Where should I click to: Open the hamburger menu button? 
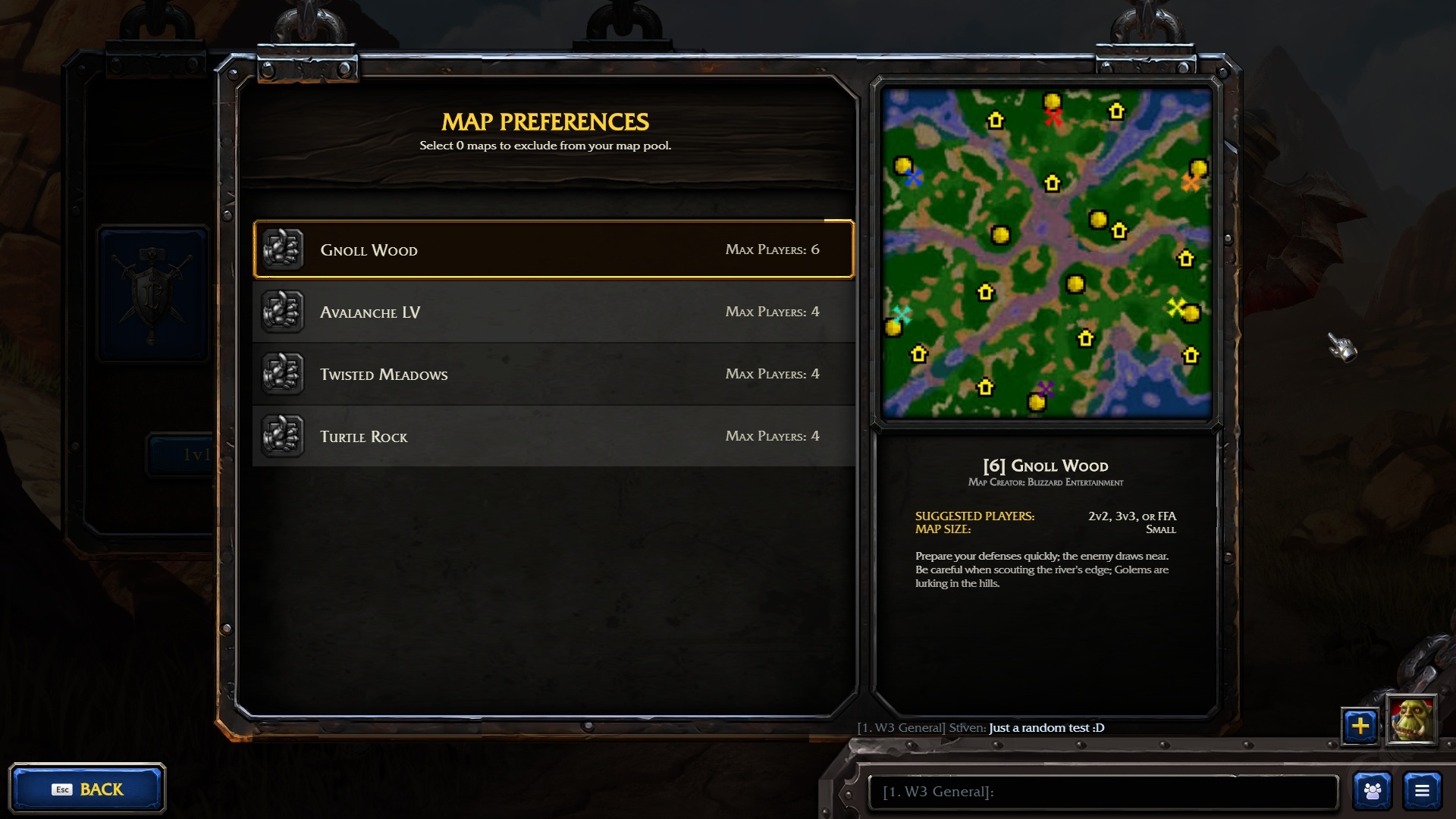click(1422, 791)
